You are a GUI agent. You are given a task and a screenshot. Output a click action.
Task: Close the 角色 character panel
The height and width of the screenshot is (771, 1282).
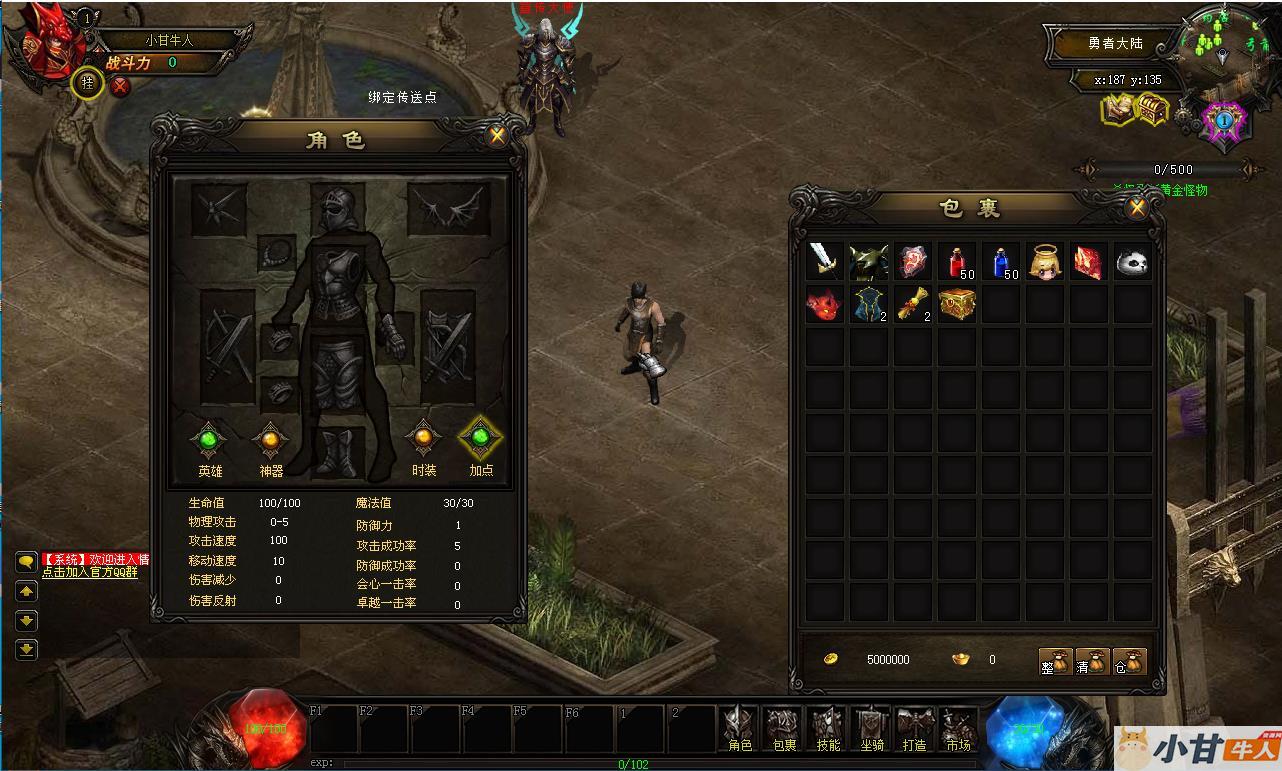[x=497, y=135]
